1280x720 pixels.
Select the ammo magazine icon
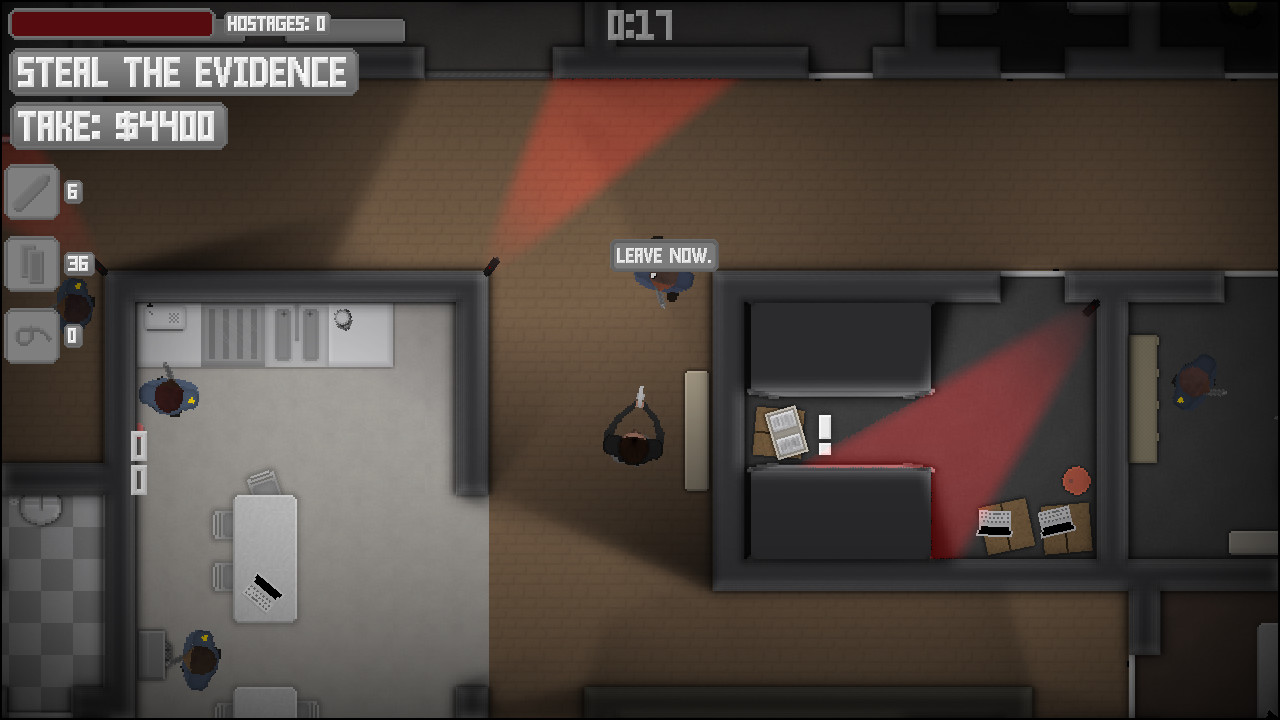pos(31,264)
